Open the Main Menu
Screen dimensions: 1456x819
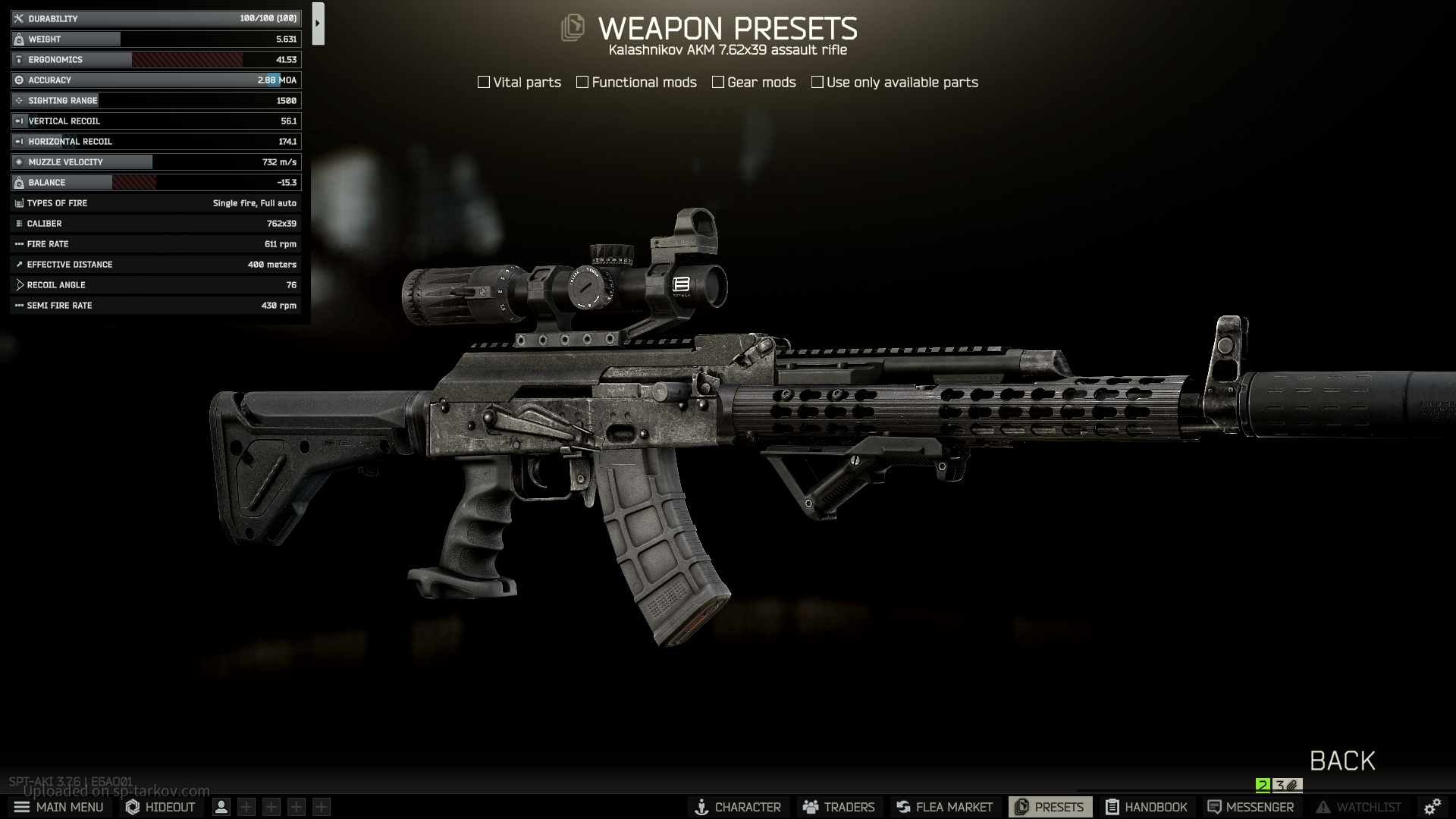pos(59,807)
